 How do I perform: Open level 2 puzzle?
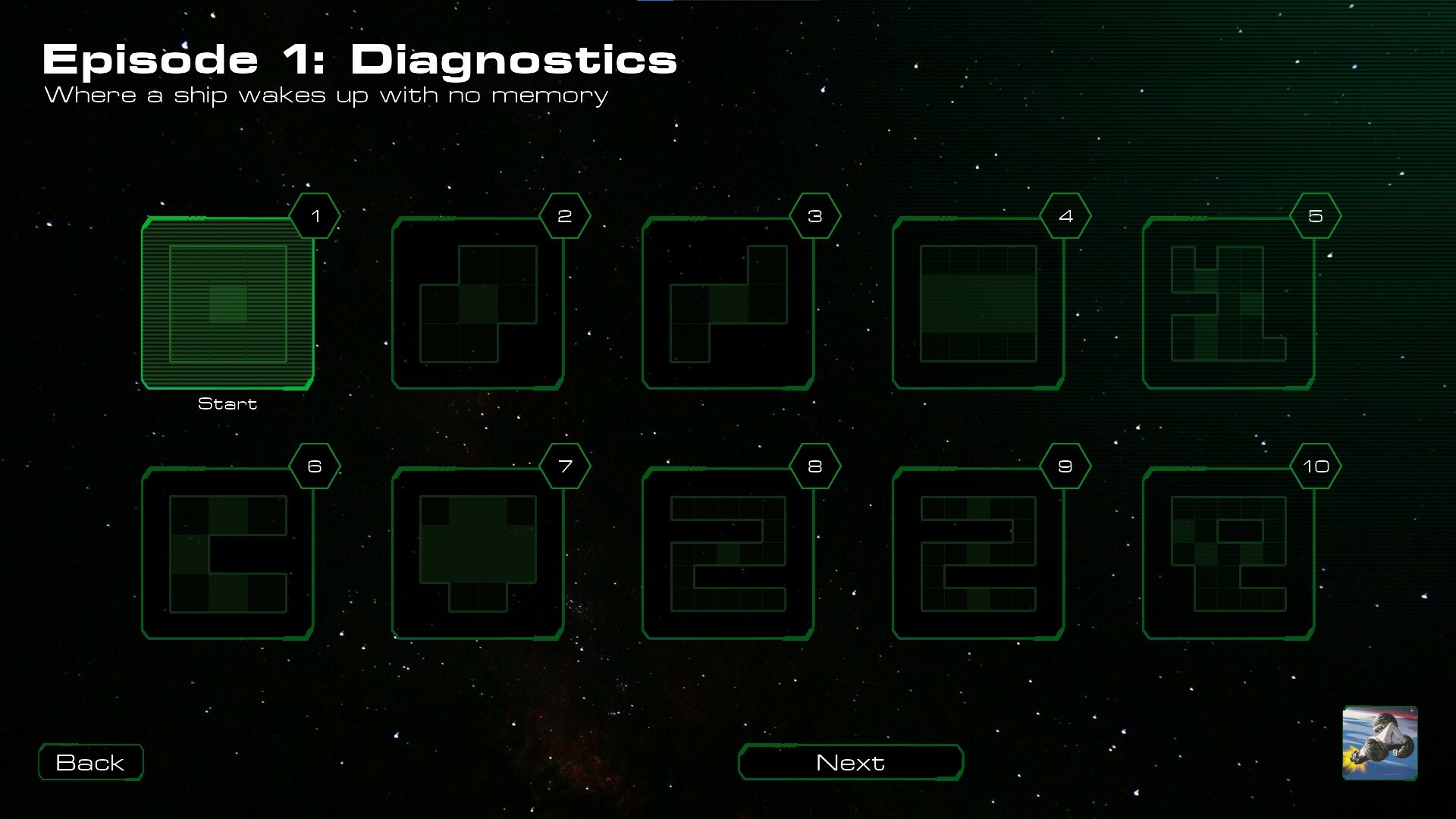point(478,303)
